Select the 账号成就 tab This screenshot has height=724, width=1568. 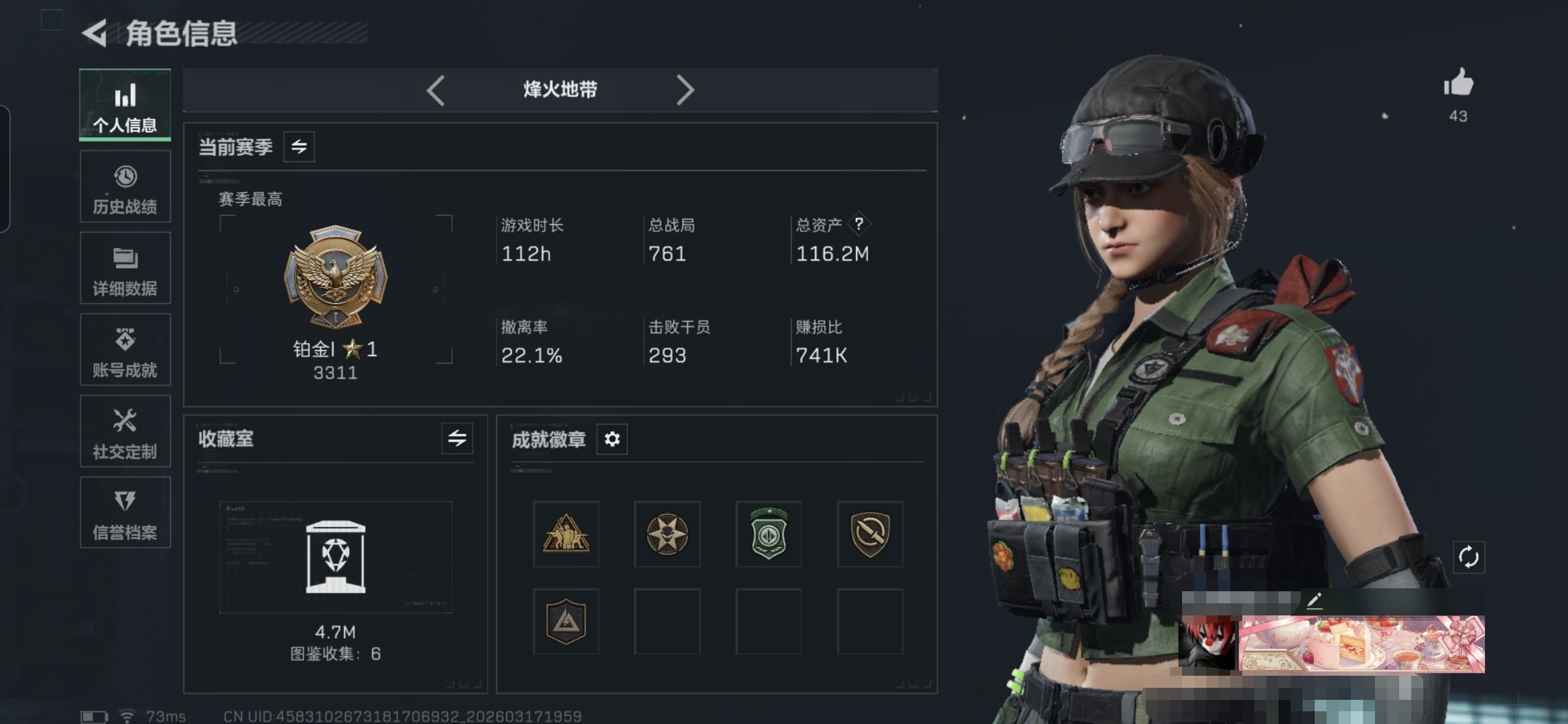coord(125,350)
